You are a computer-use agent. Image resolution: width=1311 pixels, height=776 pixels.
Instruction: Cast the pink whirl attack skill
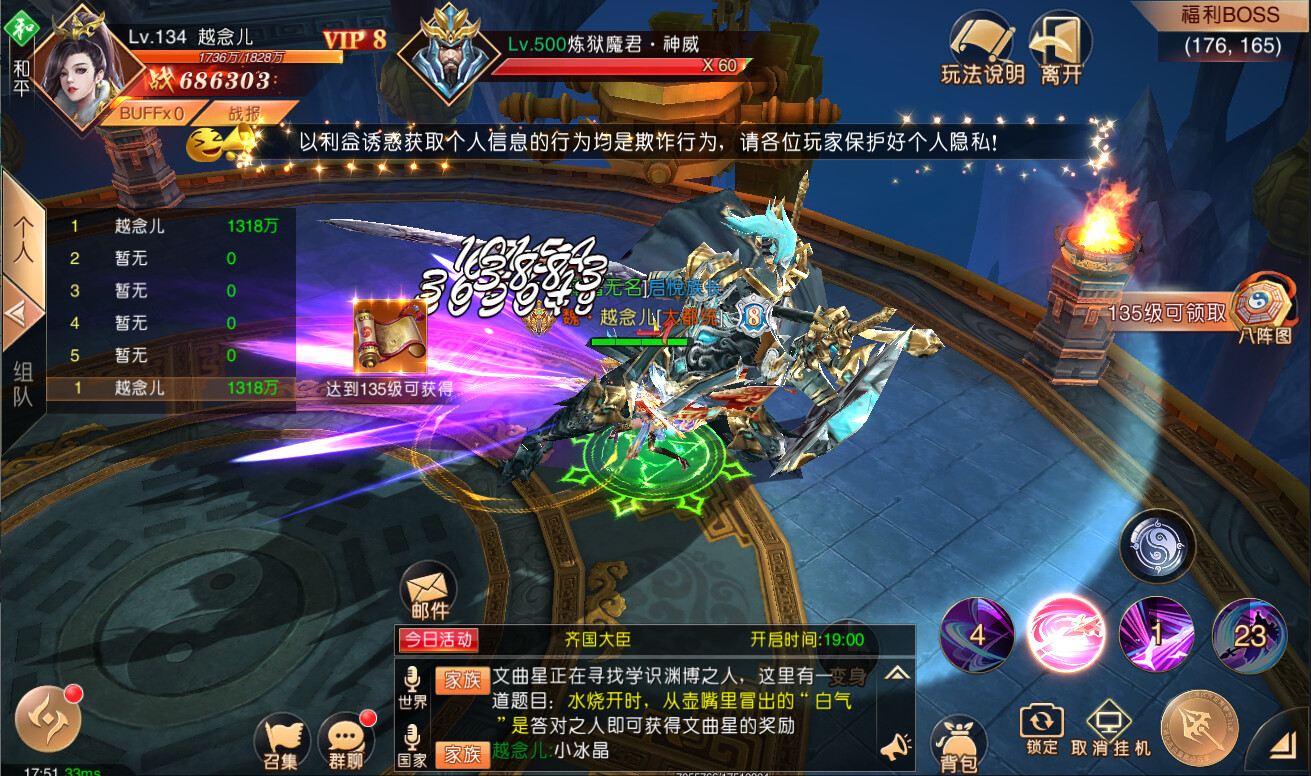[x=1067, y=633]
